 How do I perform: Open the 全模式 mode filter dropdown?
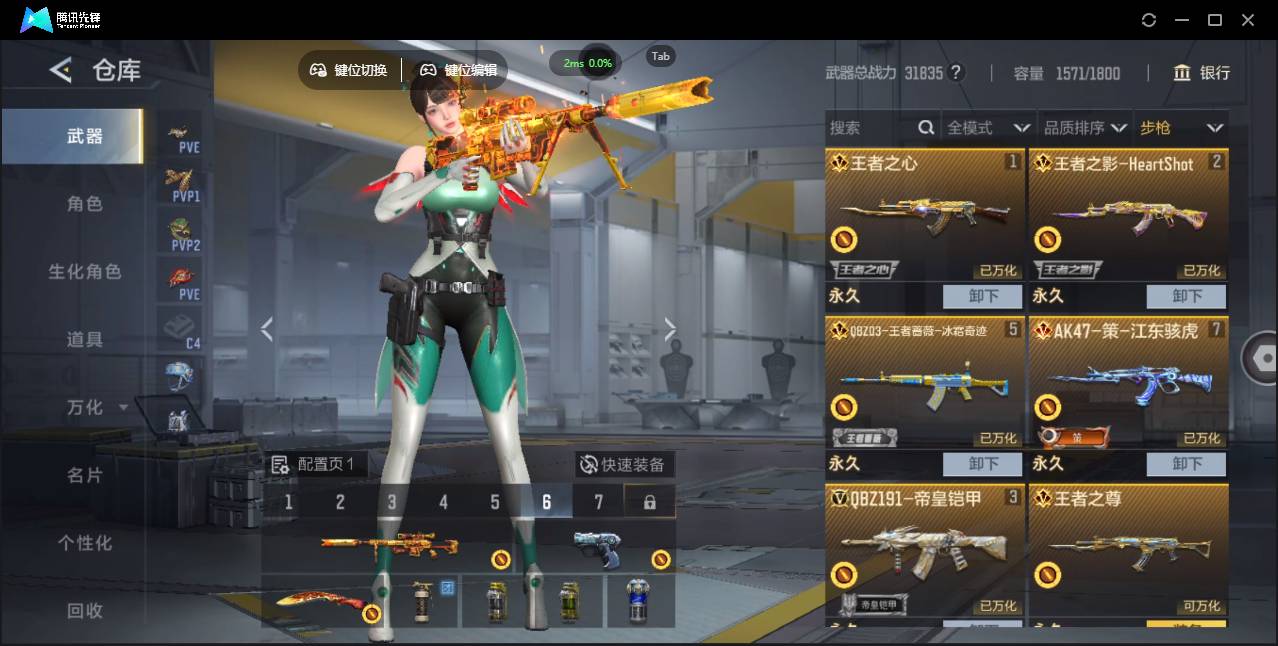tap(988, 128)
